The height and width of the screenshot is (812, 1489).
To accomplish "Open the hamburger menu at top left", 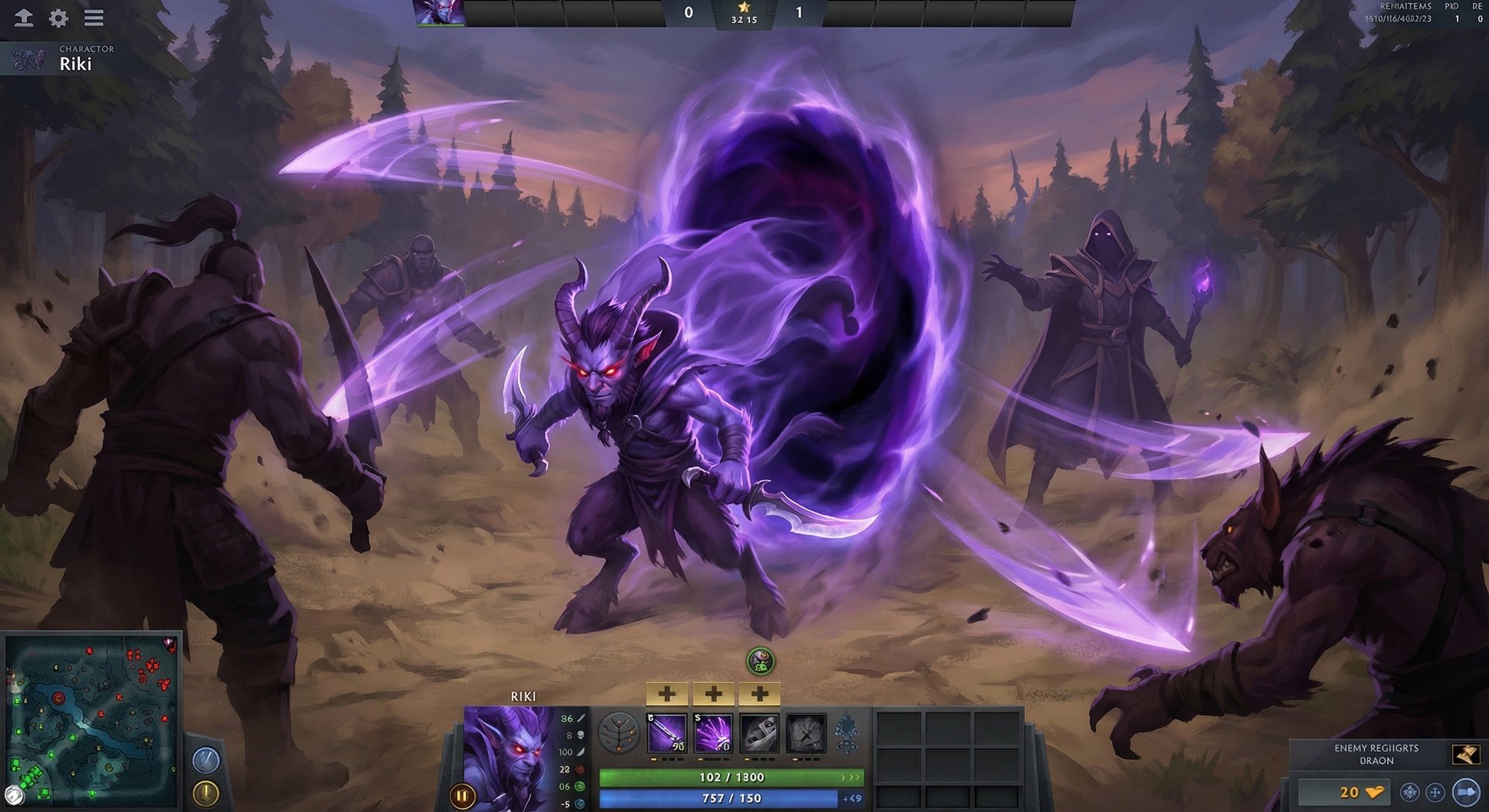I will [94, 19].
